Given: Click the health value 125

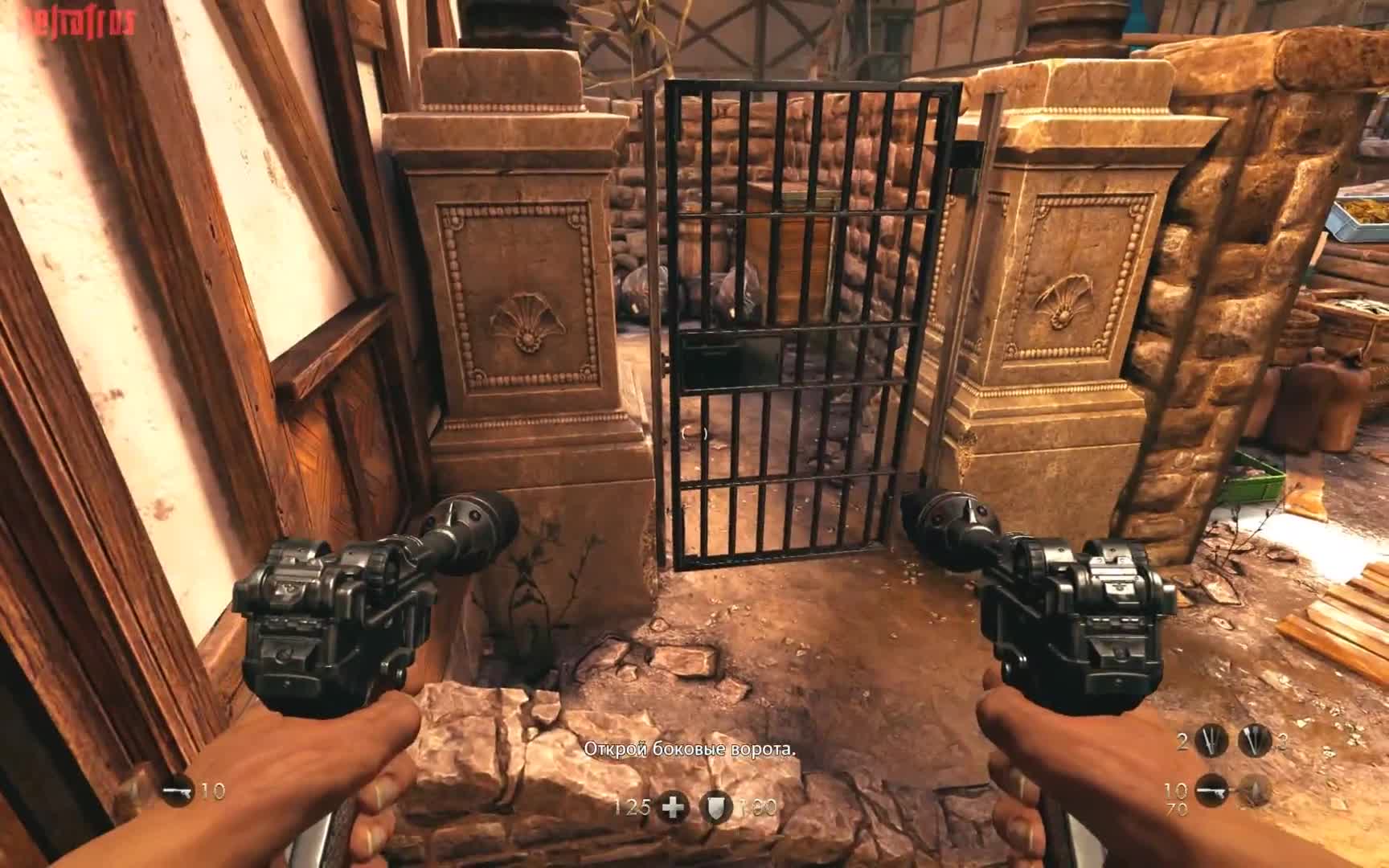Looking at the screenshot, I should point(633,808).
